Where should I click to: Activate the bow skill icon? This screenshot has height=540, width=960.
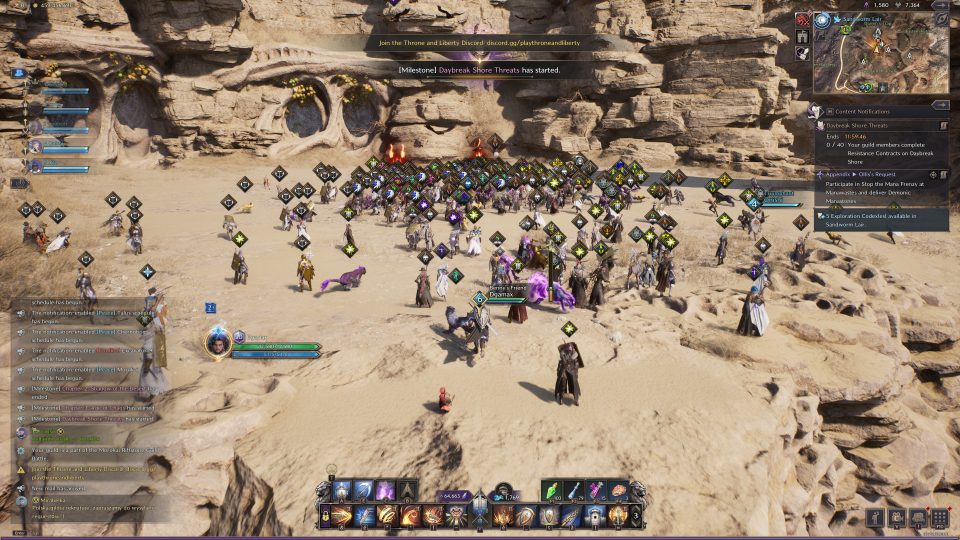365,490
